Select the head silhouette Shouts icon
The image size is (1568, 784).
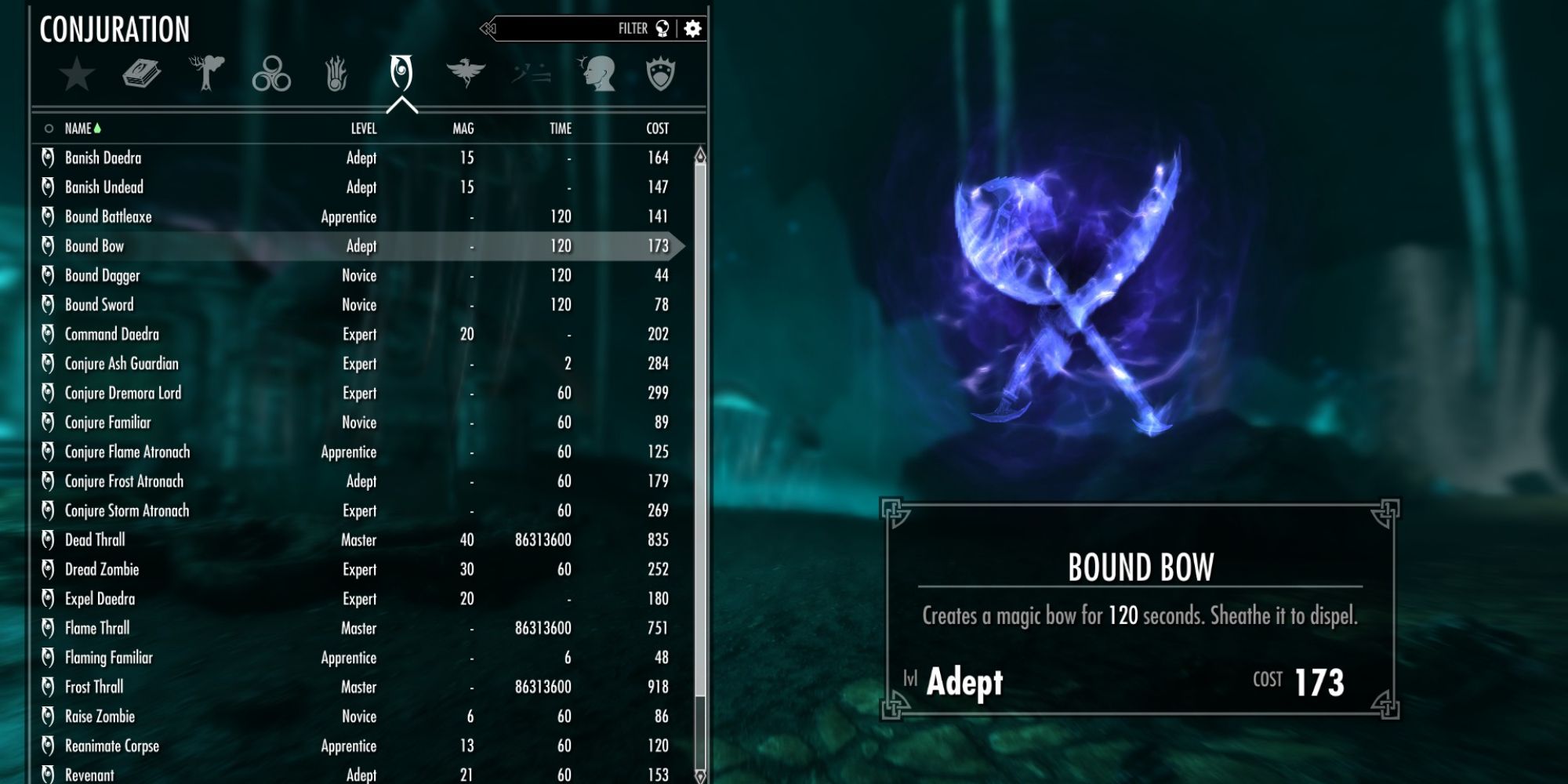point(597,72)
